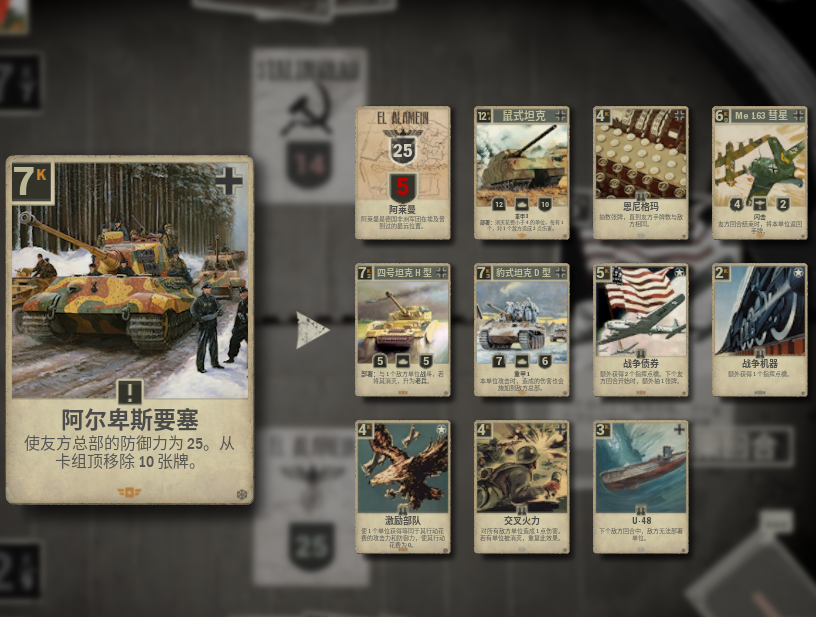This screenshot has height=617, width=816.
Task: Select the 恩尼格玛 Enigma card
Action: click(640, 173)
